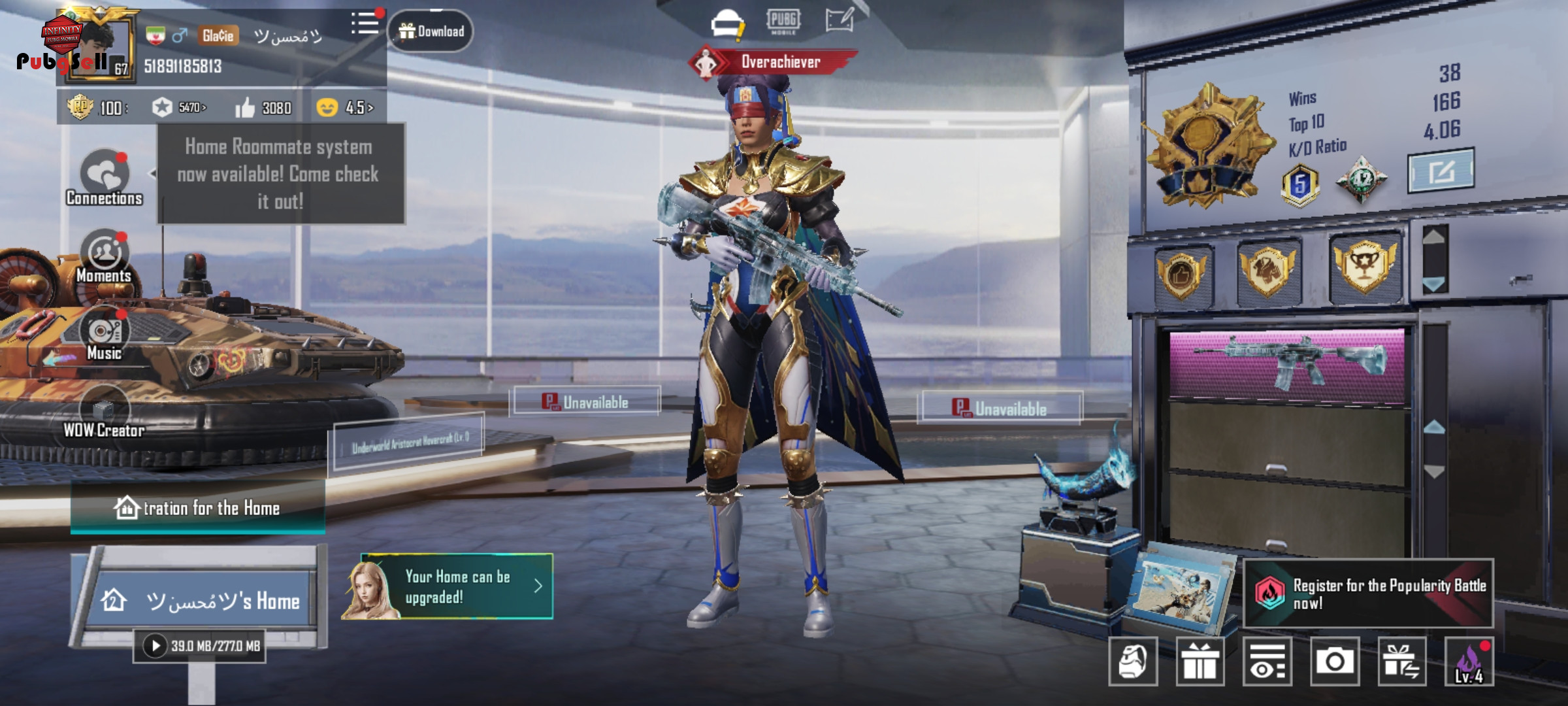Edit the stats showcase panel
This screenshot has width=1568, height=706.
pyautogui.click(x=1440, y=171)
